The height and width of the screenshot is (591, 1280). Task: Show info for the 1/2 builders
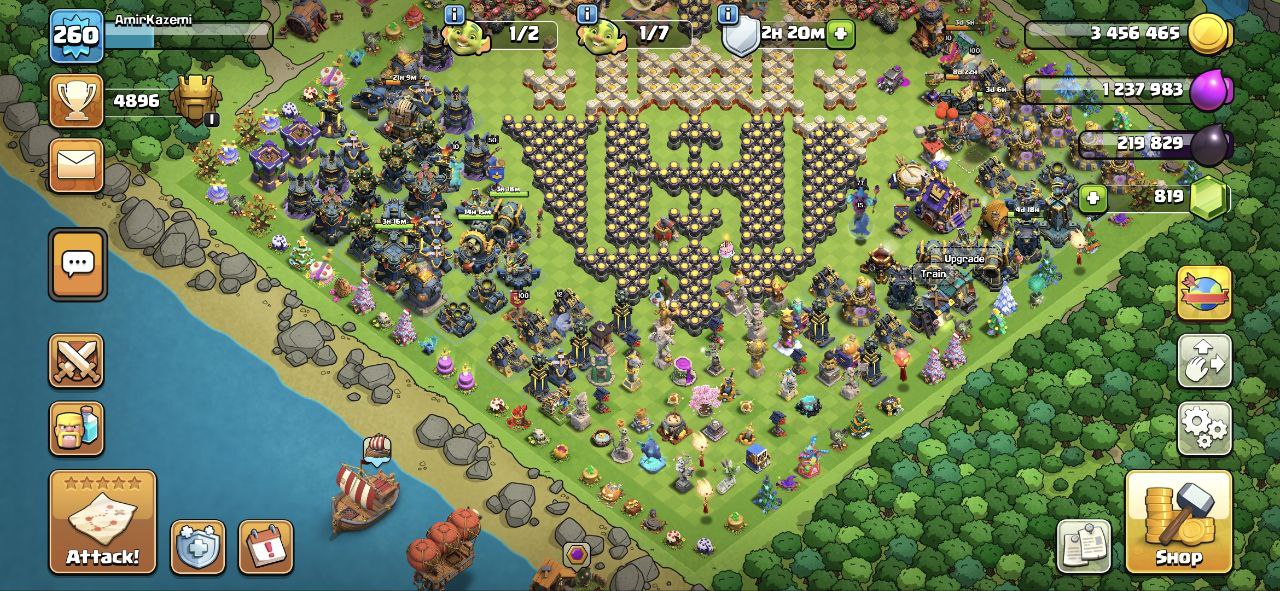(455, 14)
